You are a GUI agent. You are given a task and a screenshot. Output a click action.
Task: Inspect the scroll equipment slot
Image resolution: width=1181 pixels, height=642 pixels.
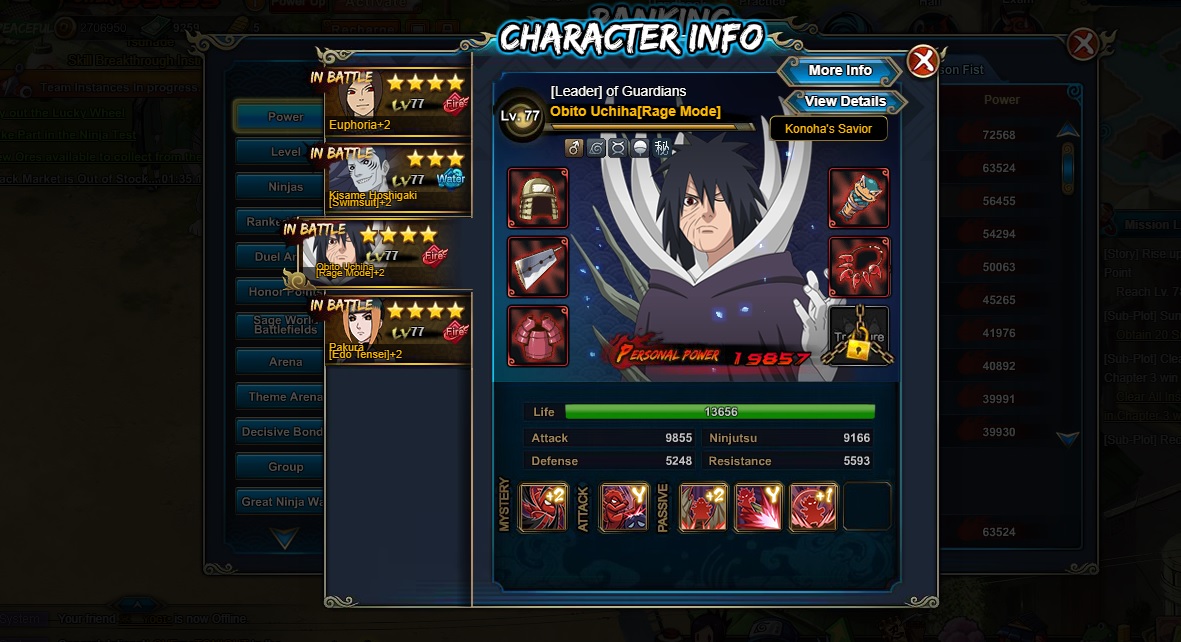[x=859, y=198]
